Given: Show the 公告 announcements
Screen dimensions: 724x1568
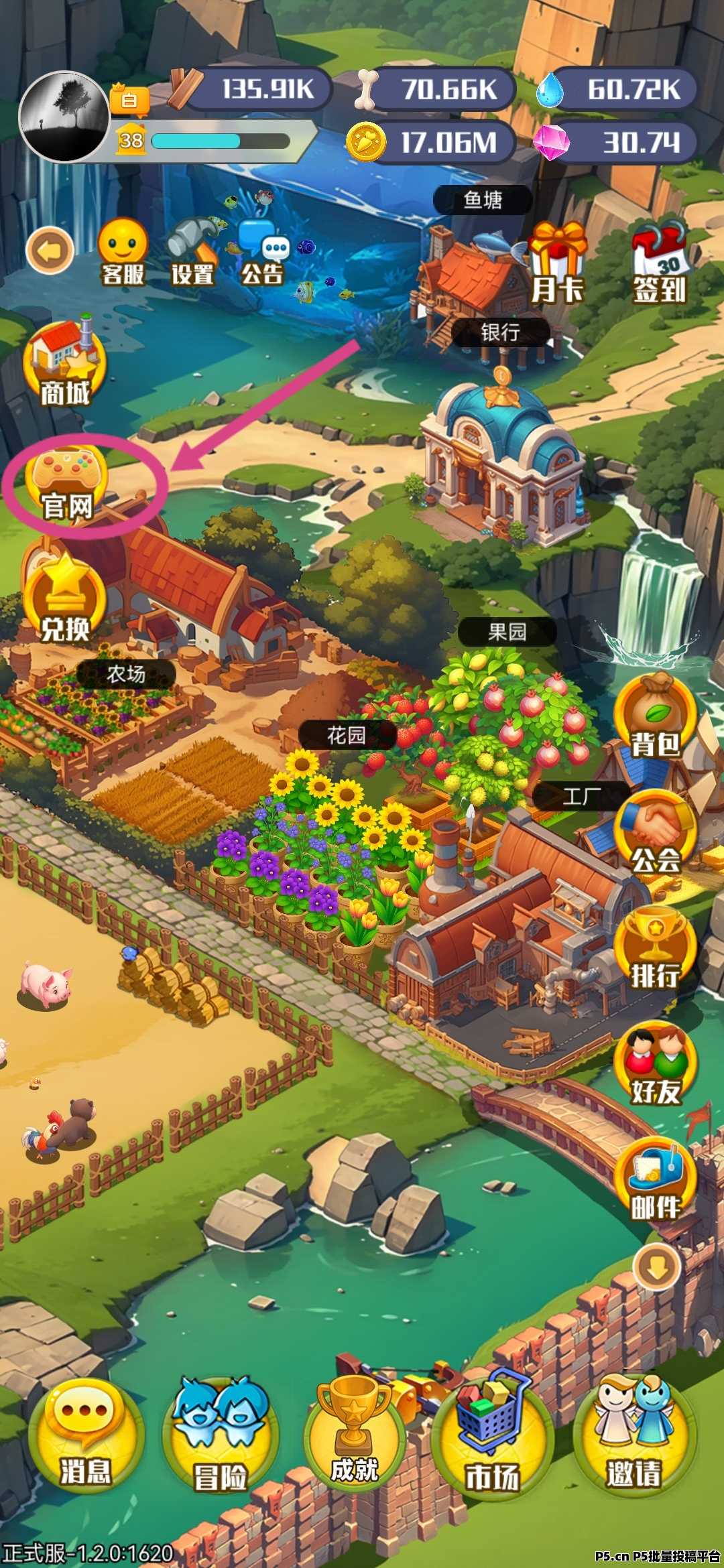Looking at the screenshot, I should click(x=263, y=253).
